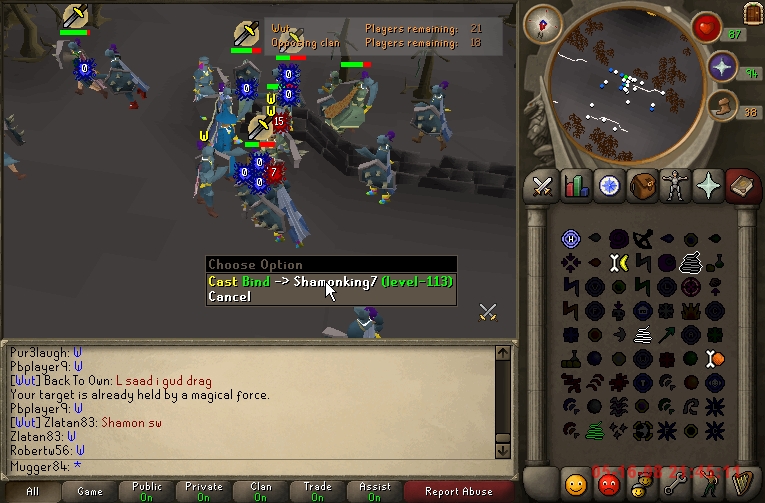Cancel the Choose Option menu
Image resolution: width=765 pixels, height=503 pixels.
230,297
